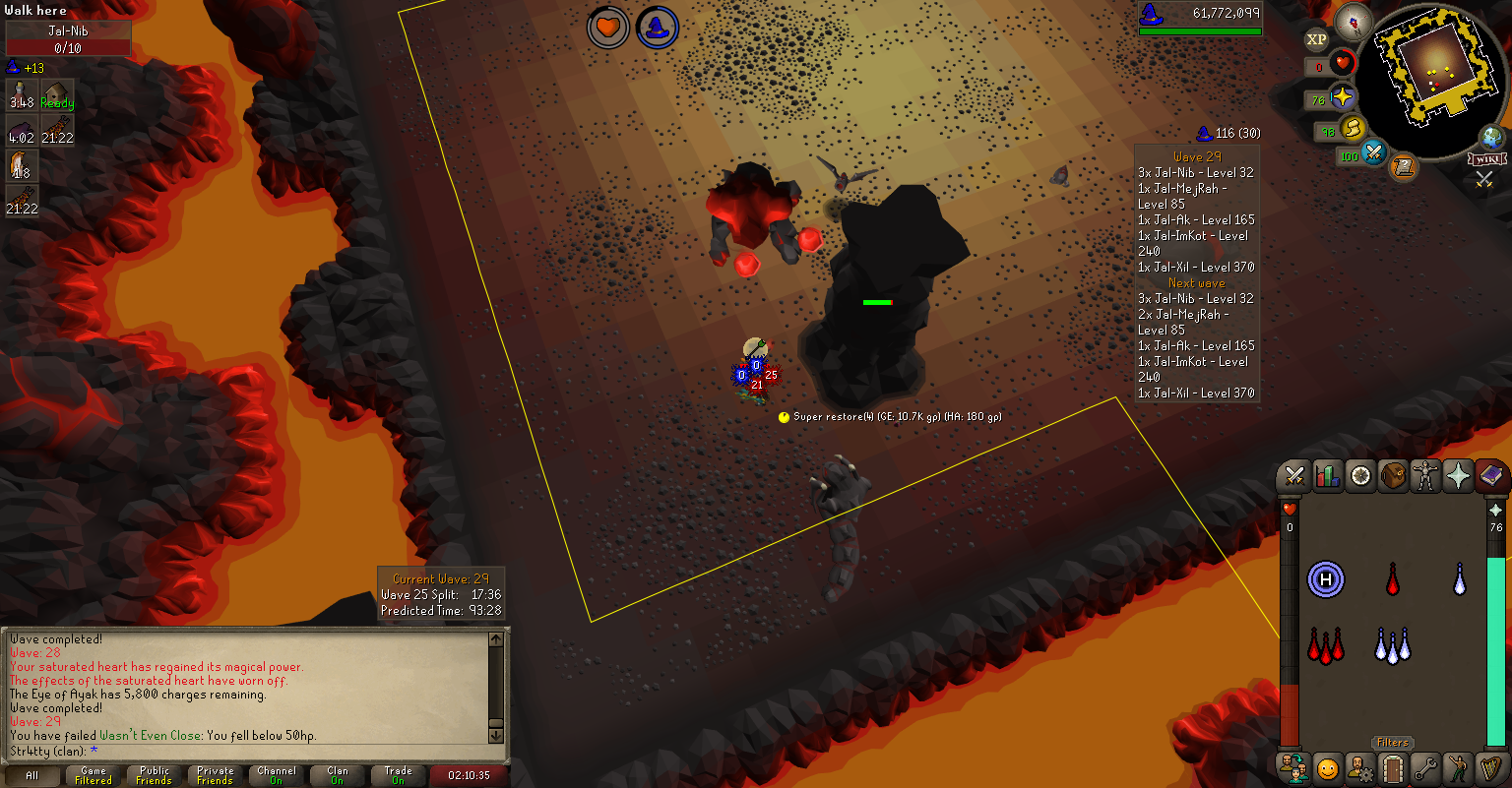1512x788 pixels.
Task: Open the logout door tab
Action: pos(1392,767)
